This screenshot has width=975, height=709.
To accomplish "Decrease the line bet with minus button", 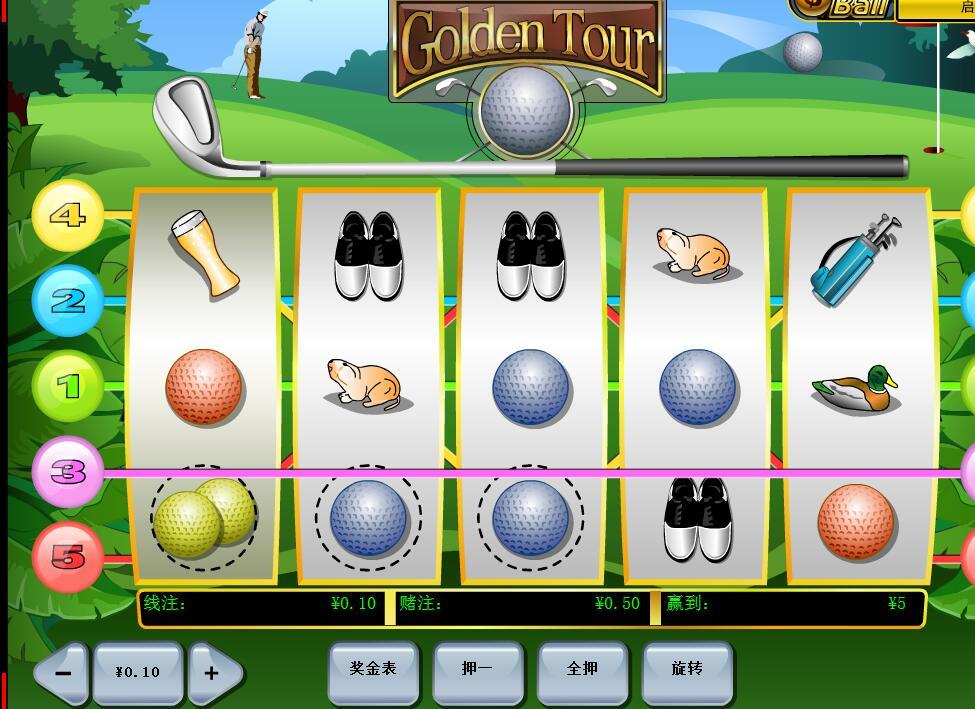I will (x=62, y=673).
